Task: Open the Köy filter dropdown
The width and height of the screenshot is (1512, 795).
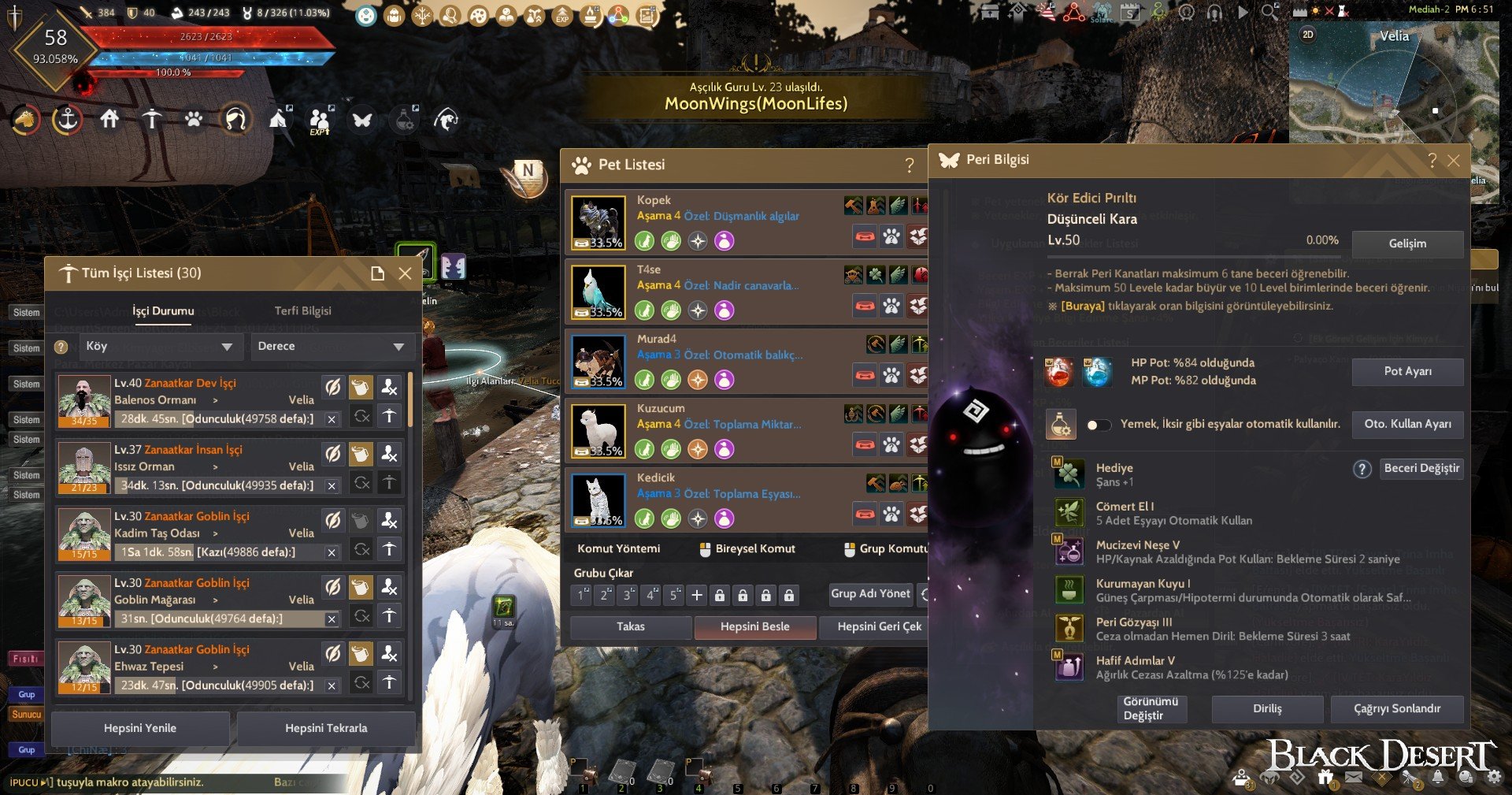Action: pyautogui.click(x=158, y=347)
